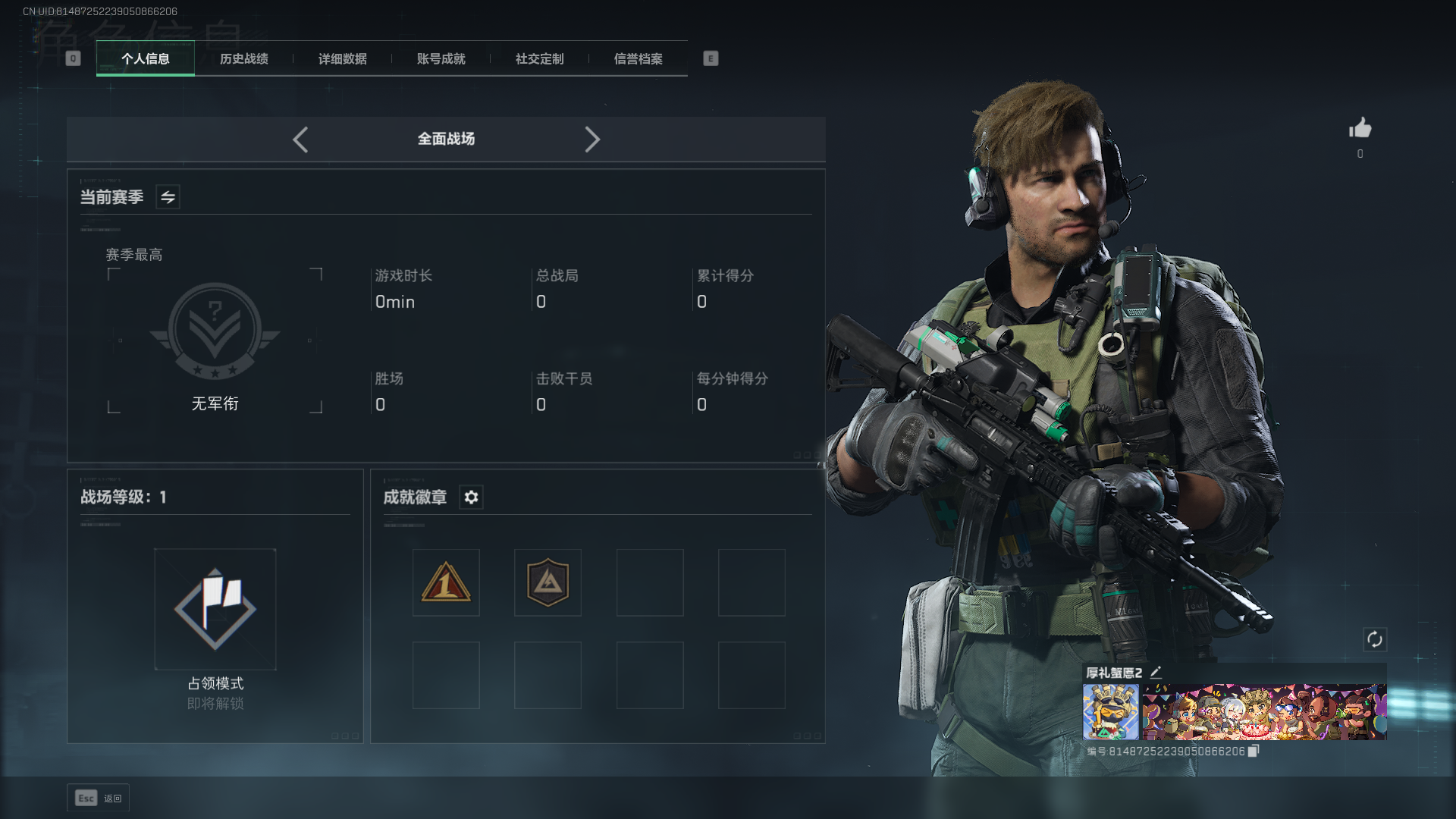Toggle the season switch next to 当前赛季
This screenshot has width=1456, height=819.
[168, 197]
